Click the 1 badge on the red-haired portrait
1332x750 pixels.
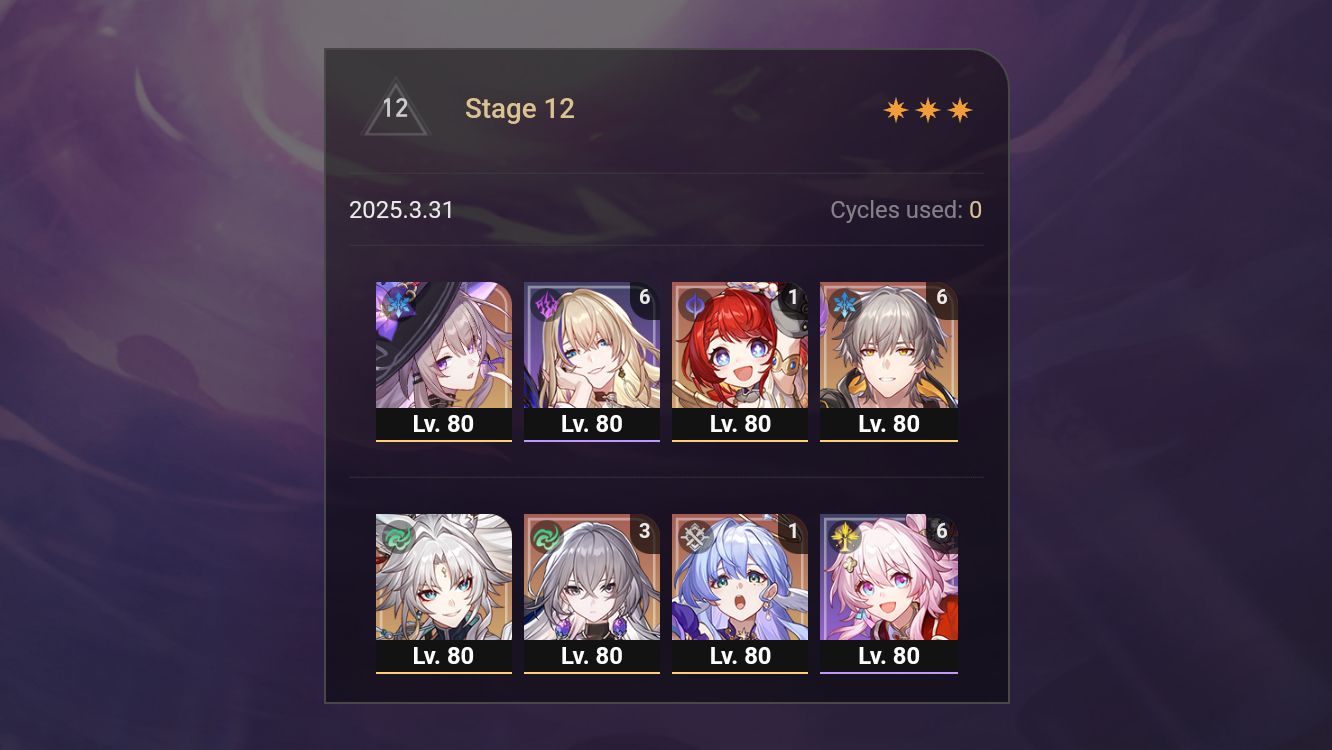793,296
